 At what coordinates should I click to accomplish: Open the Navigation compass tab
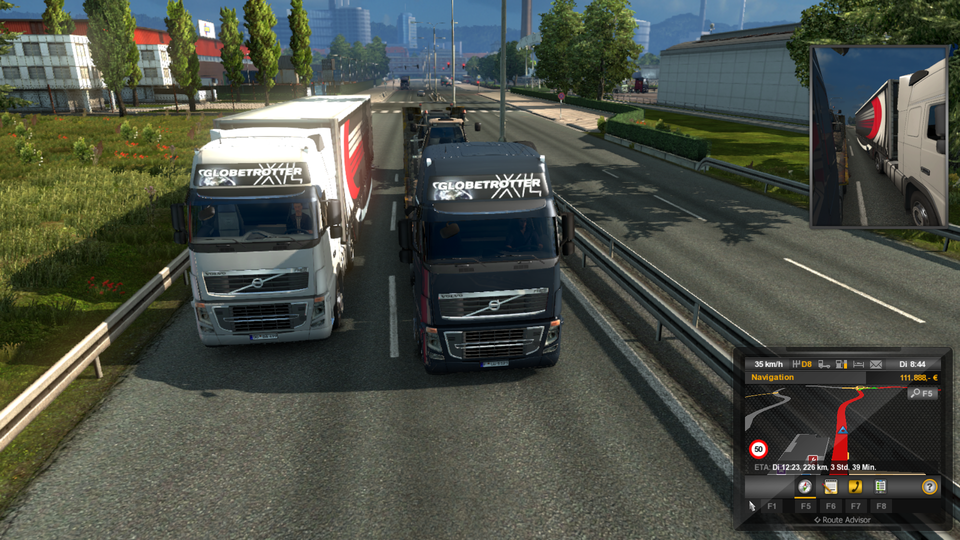804,487
